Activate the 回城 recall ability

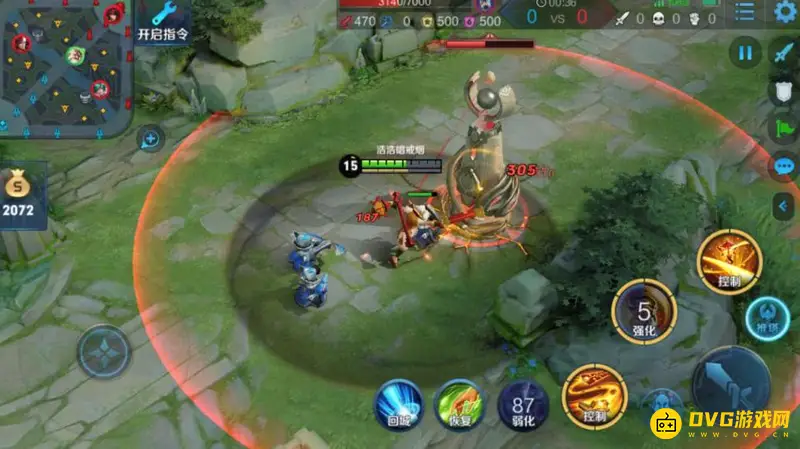[397, 405]
